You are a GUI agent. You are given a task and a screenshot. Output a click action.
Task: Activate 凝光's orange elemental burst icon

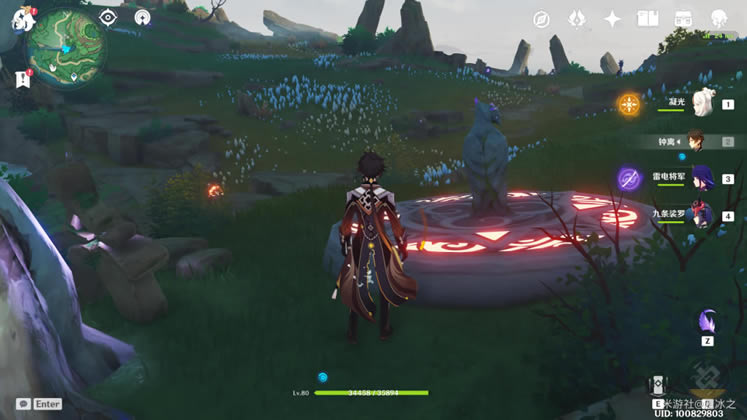628,103
